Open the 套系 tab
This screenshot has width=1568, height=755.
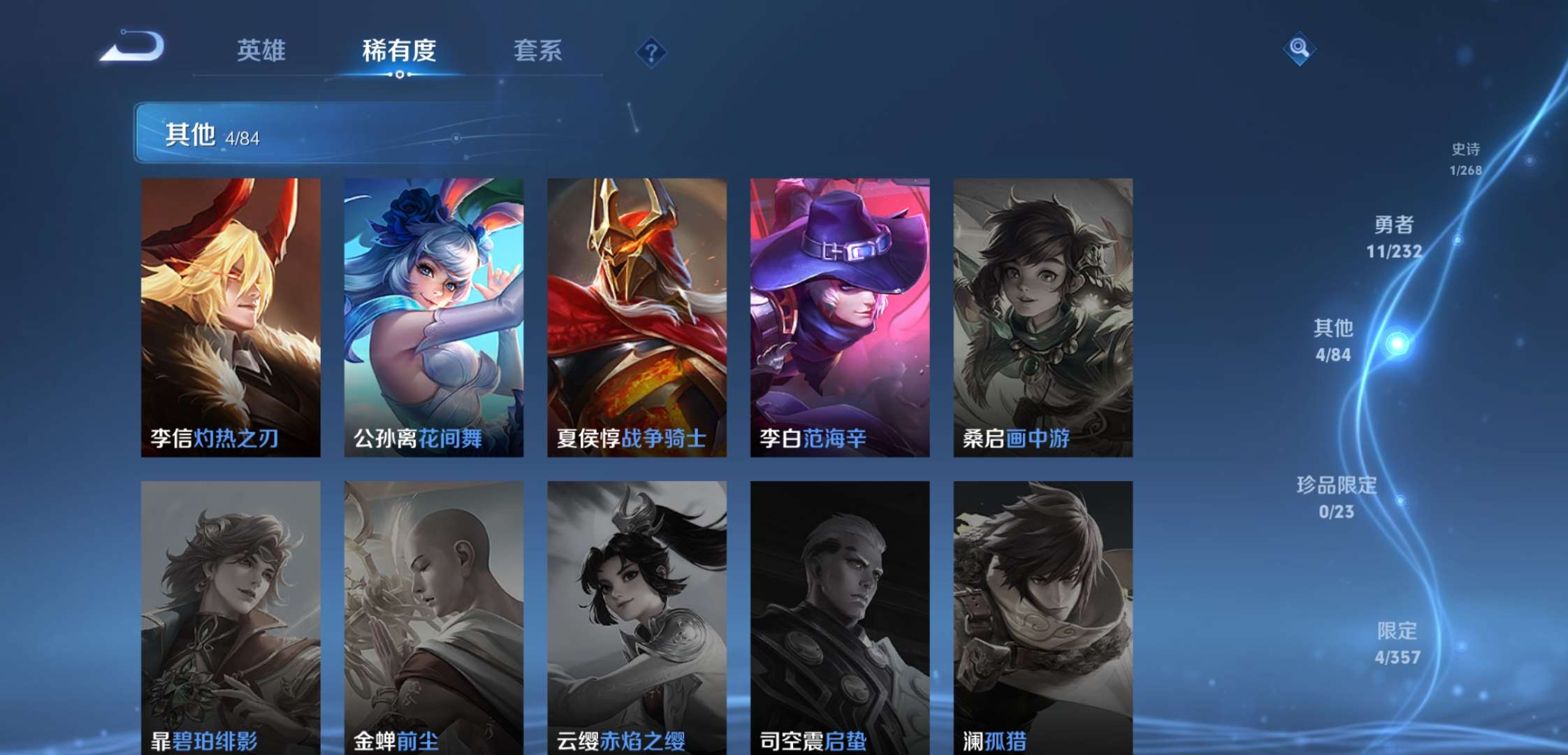[x=539, y=50]
